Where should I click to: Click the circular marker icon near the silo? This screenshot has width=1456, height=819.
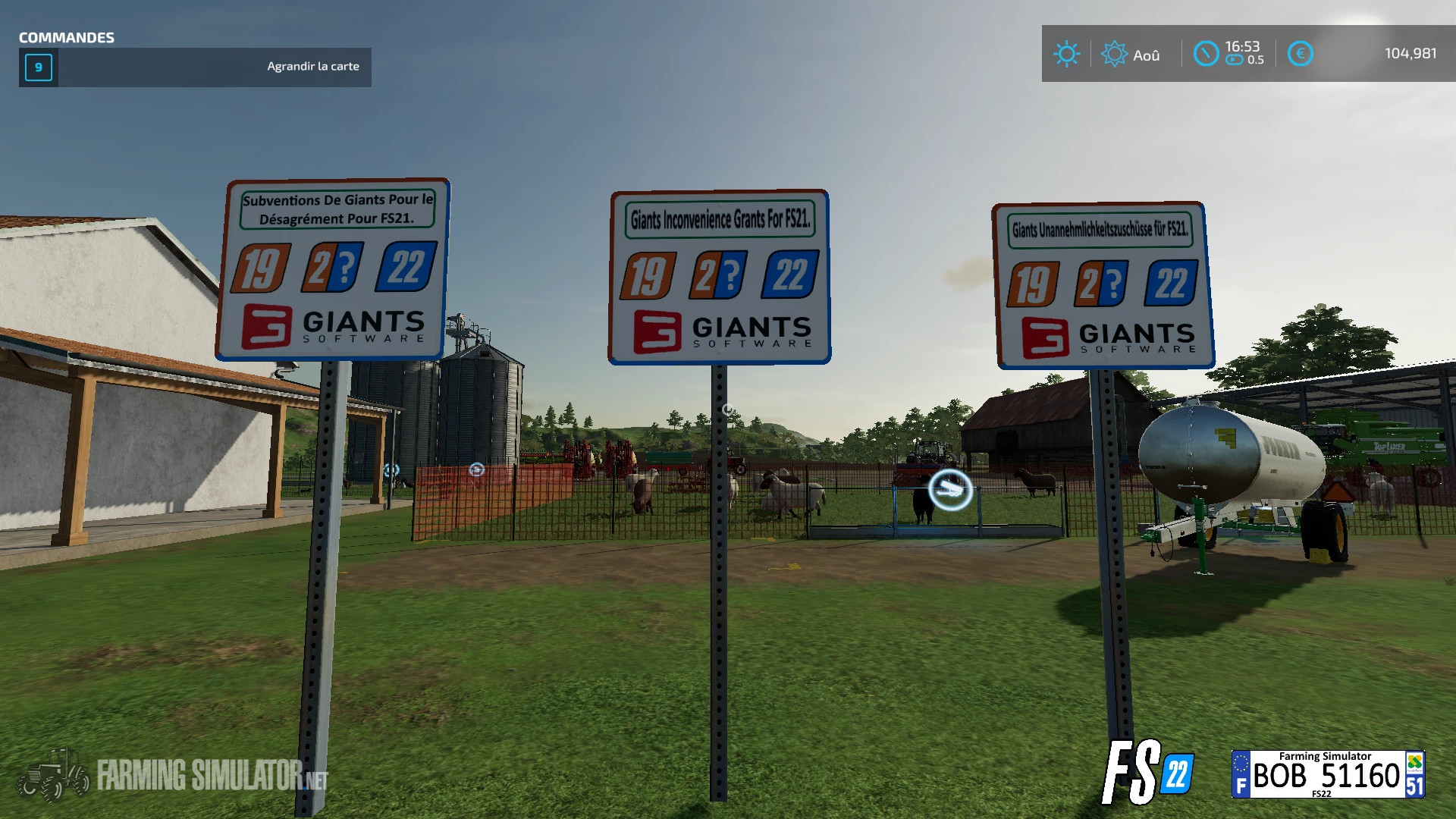click(476, 470)
